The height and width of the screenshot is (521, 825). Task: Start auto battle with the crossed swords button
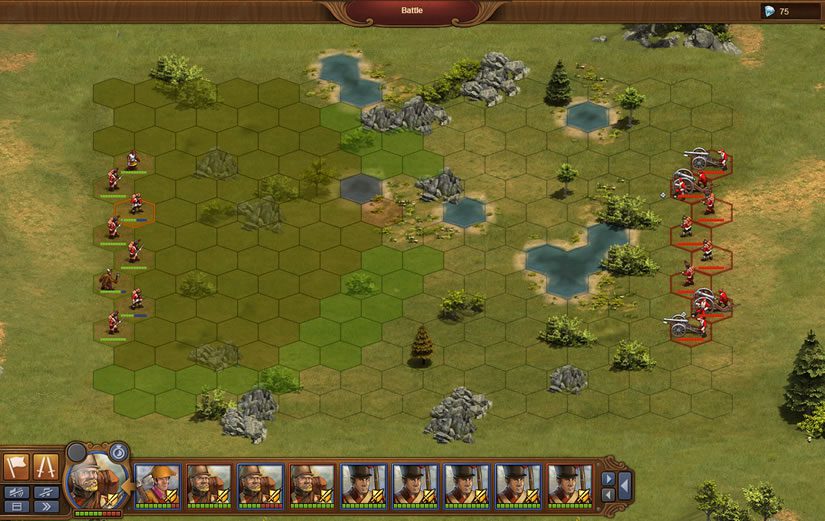click(x=46, y=466)
